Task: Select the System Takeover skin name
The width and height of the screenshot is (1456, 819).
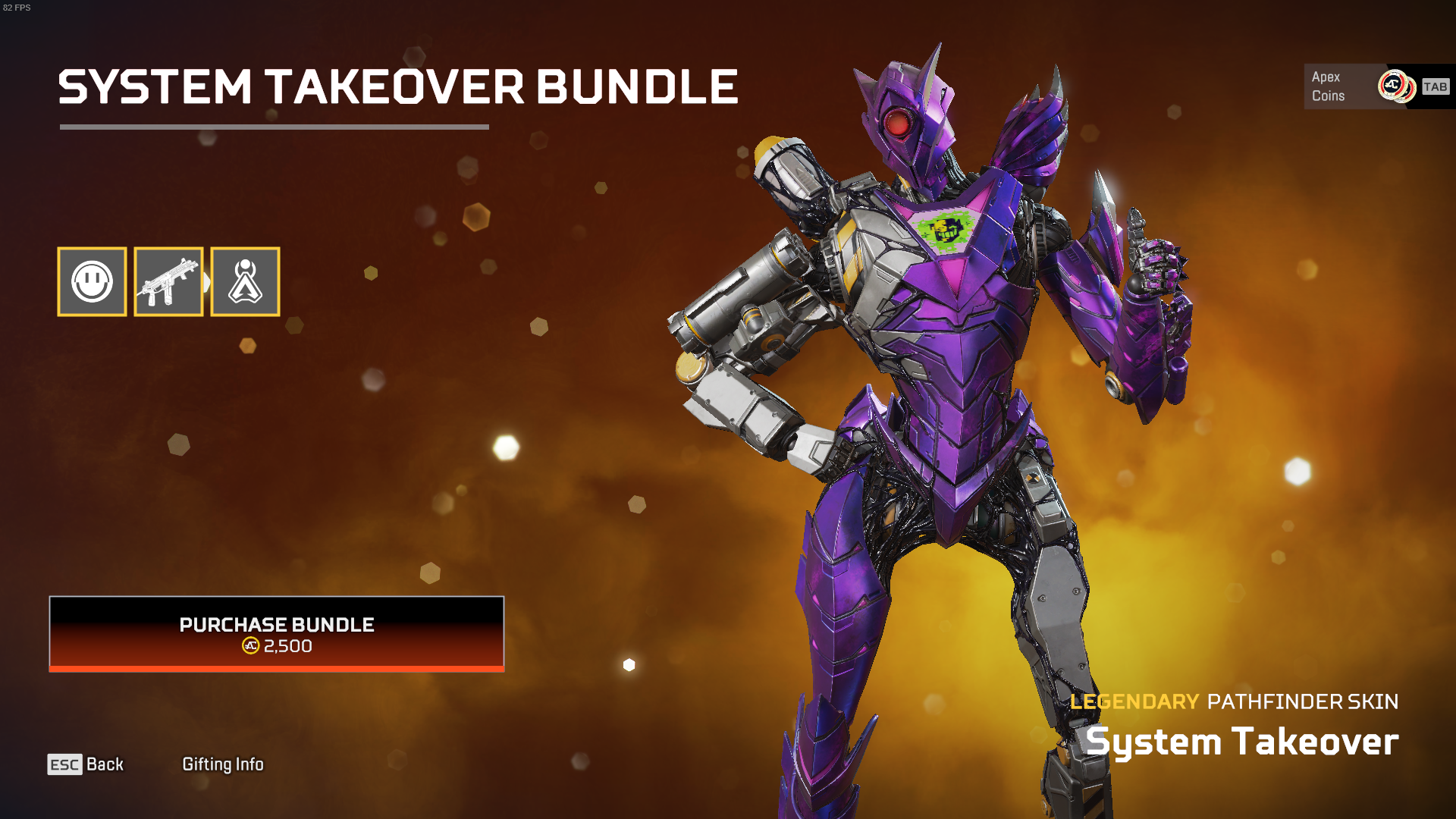Action: [x=1244, y=740]
